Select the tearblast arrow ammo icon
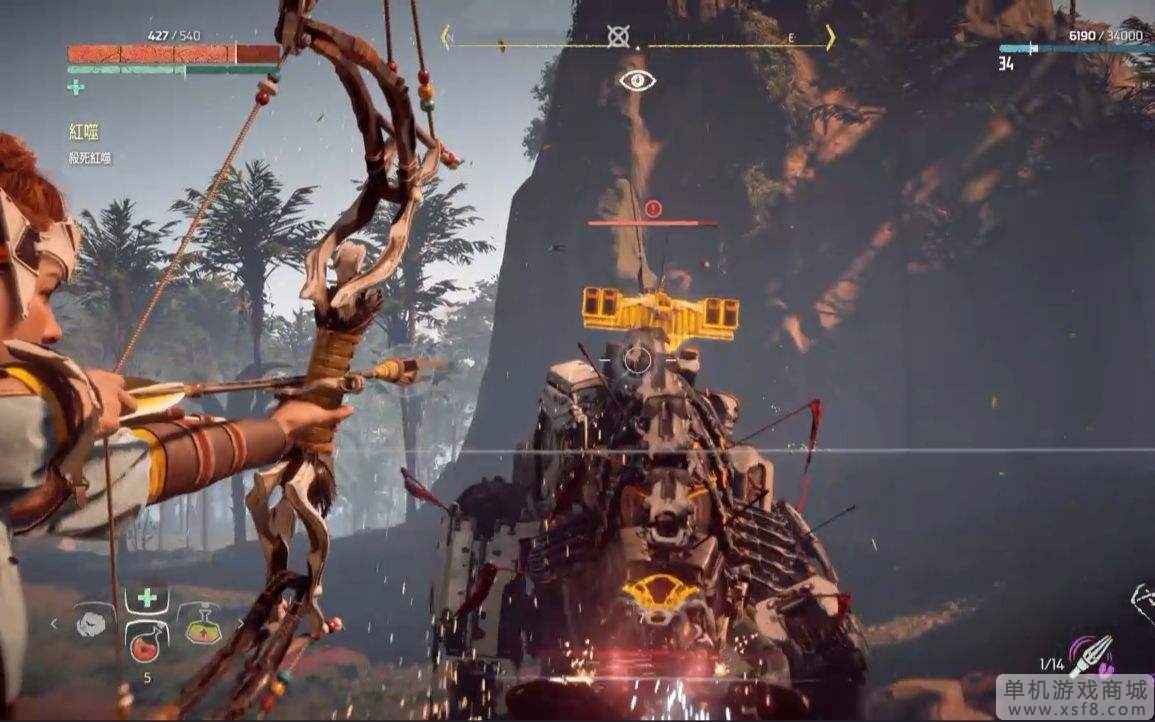 1091,656
